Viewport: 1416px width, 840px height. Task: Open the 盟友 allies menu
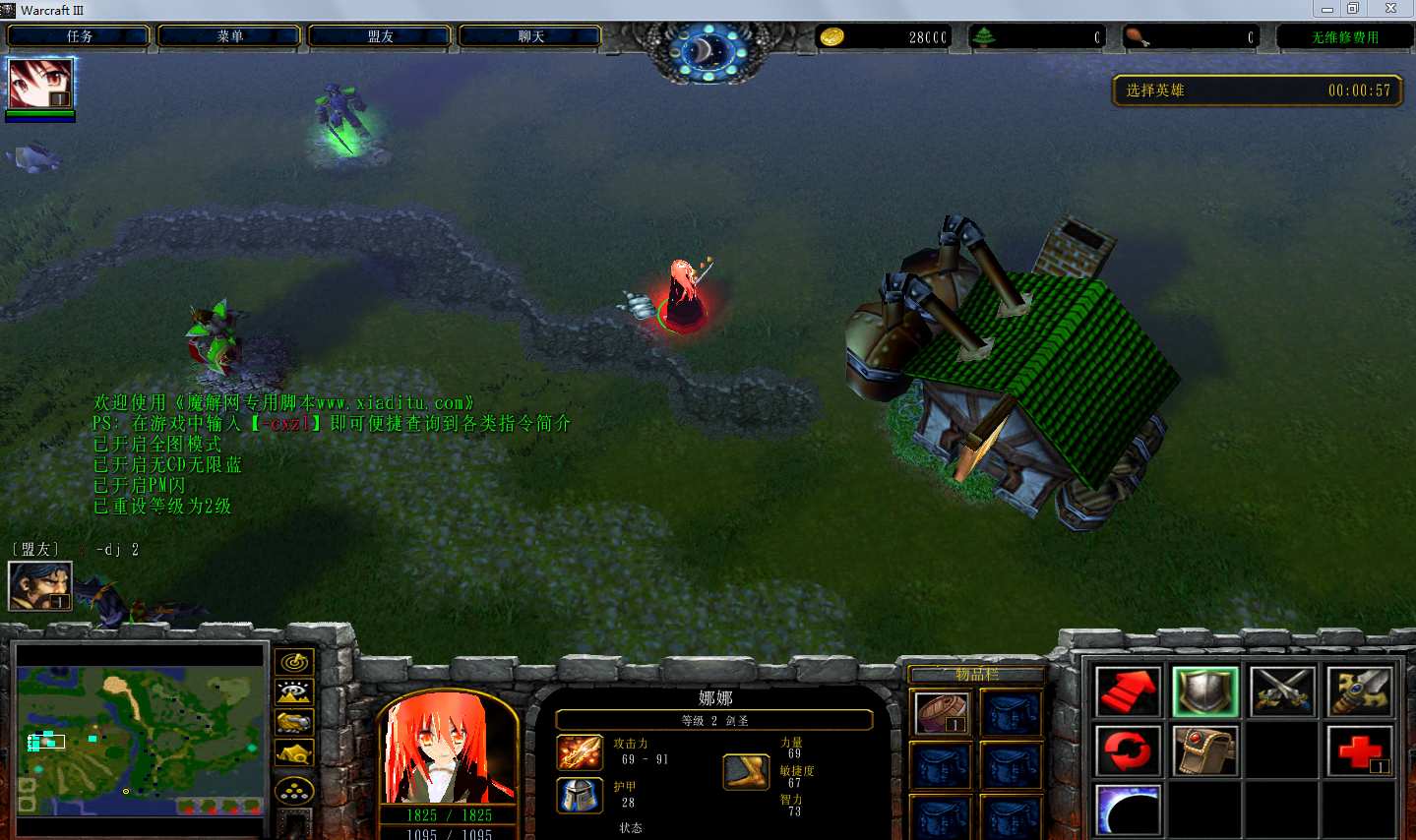(380, 36)
